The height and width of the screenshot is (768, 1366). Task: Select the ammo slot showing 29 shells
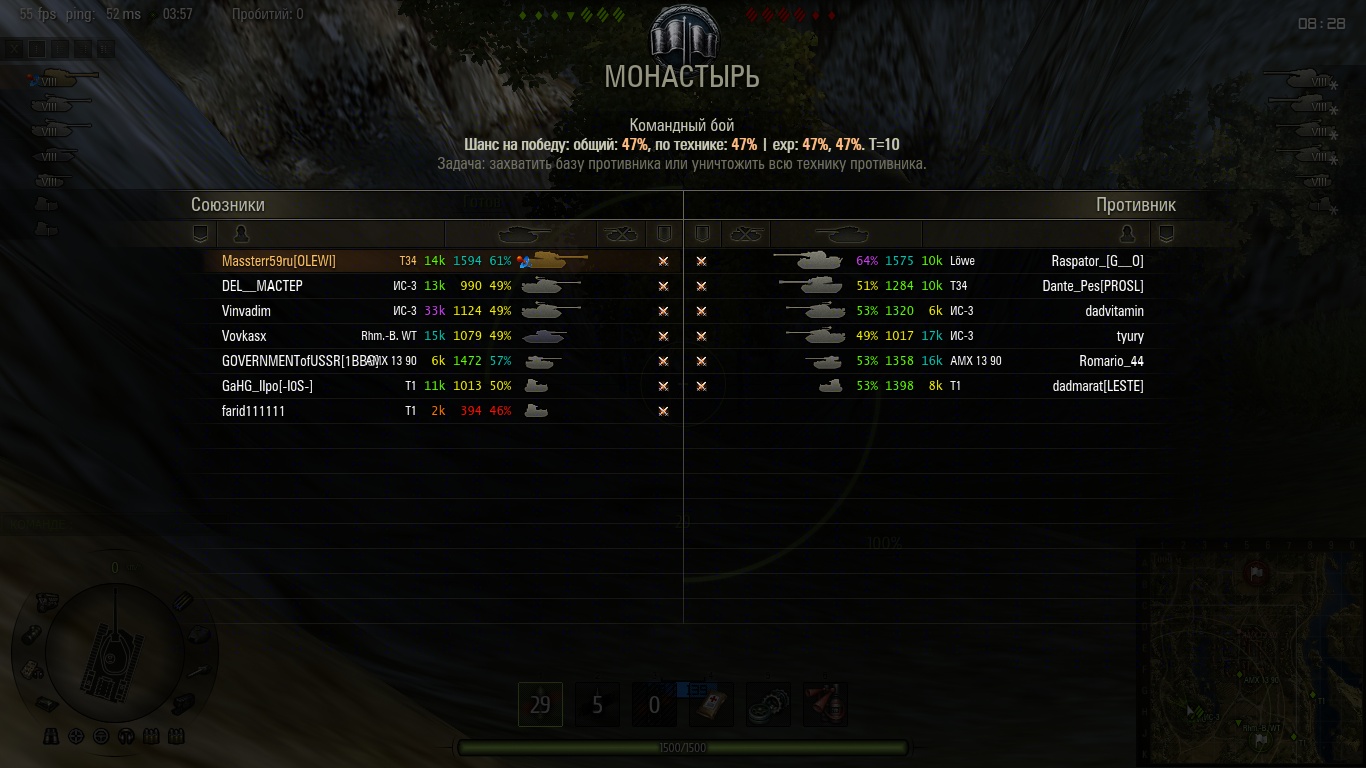coord(540,705)
